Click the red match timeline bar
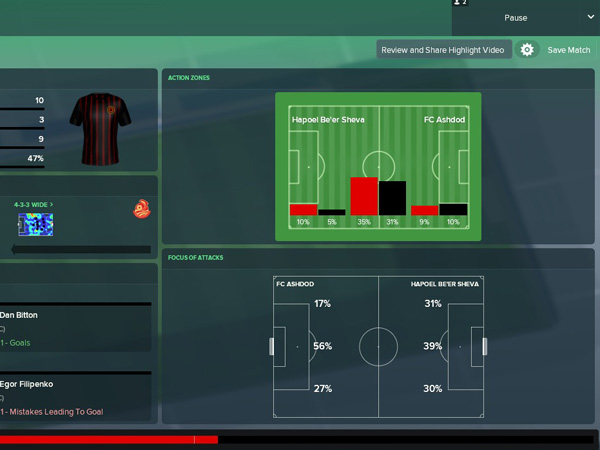 (108, 439)
